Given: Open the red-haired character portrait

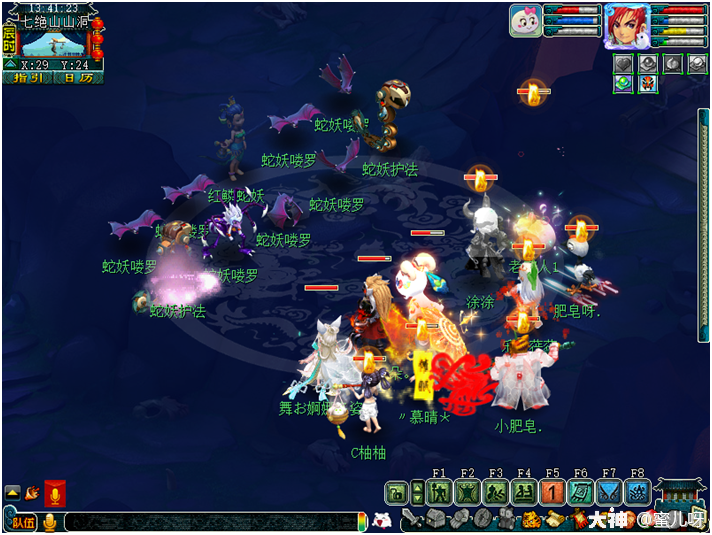Looking at the screenshot, I should 626,26.
